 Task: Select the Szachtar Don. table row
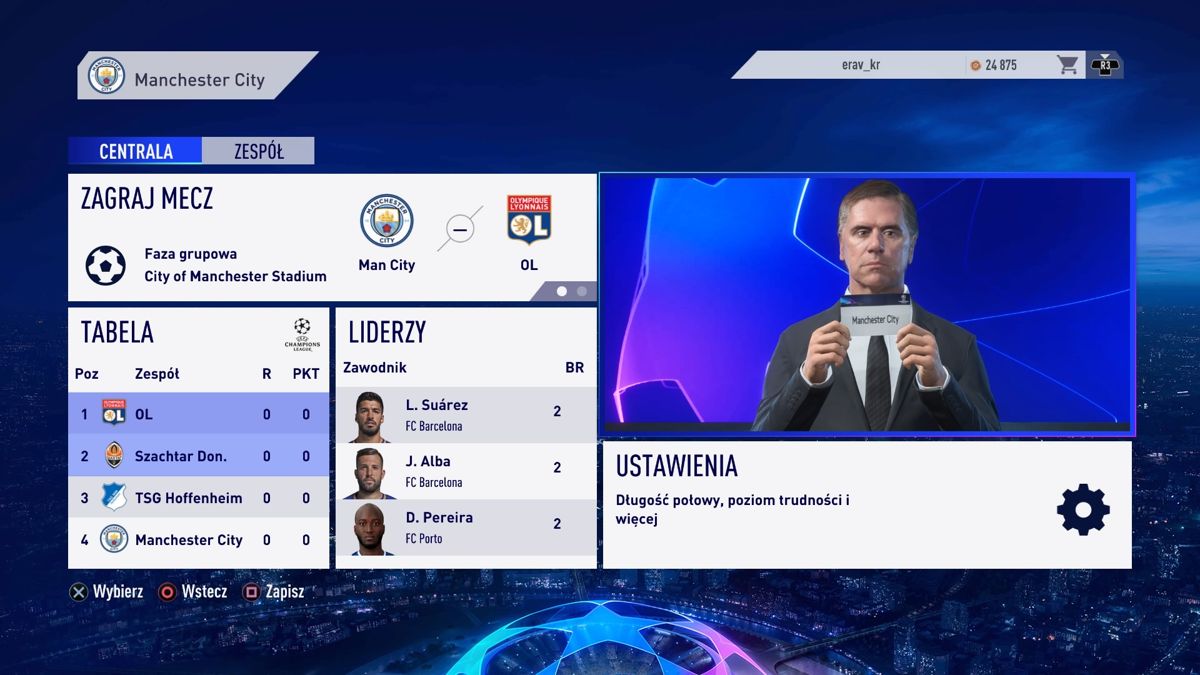(198, 456)
